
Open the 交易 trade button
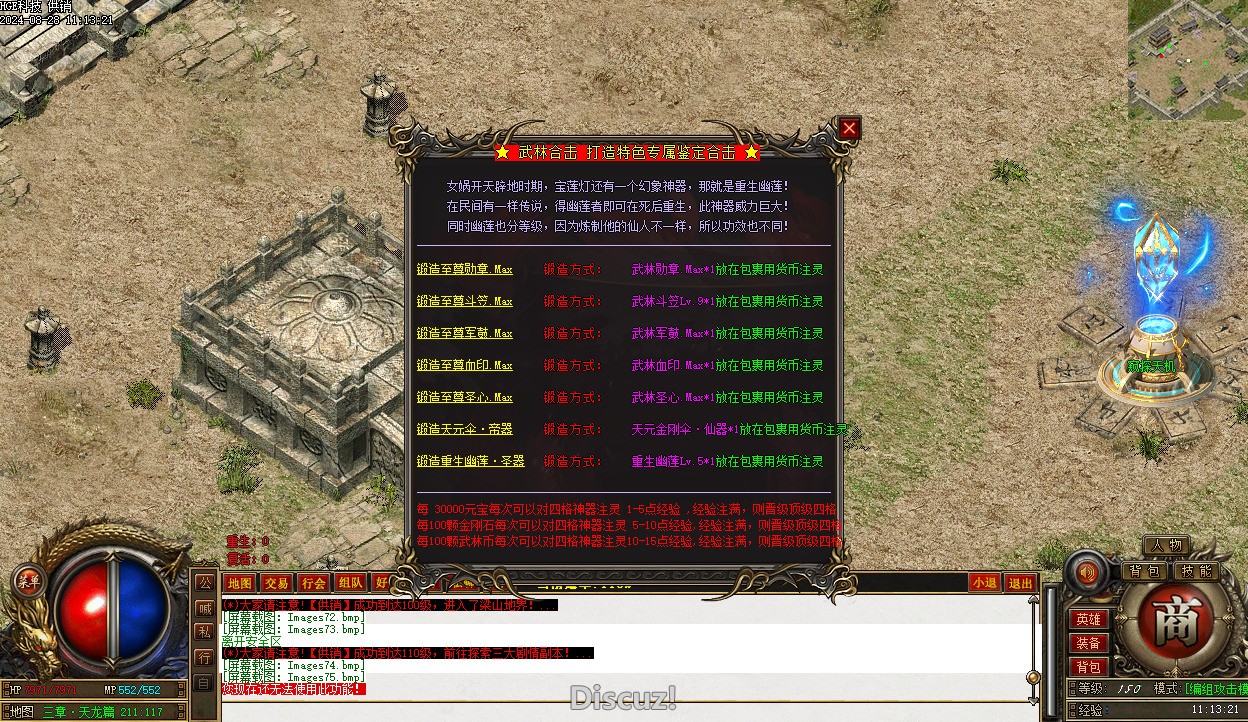point(277,583)
